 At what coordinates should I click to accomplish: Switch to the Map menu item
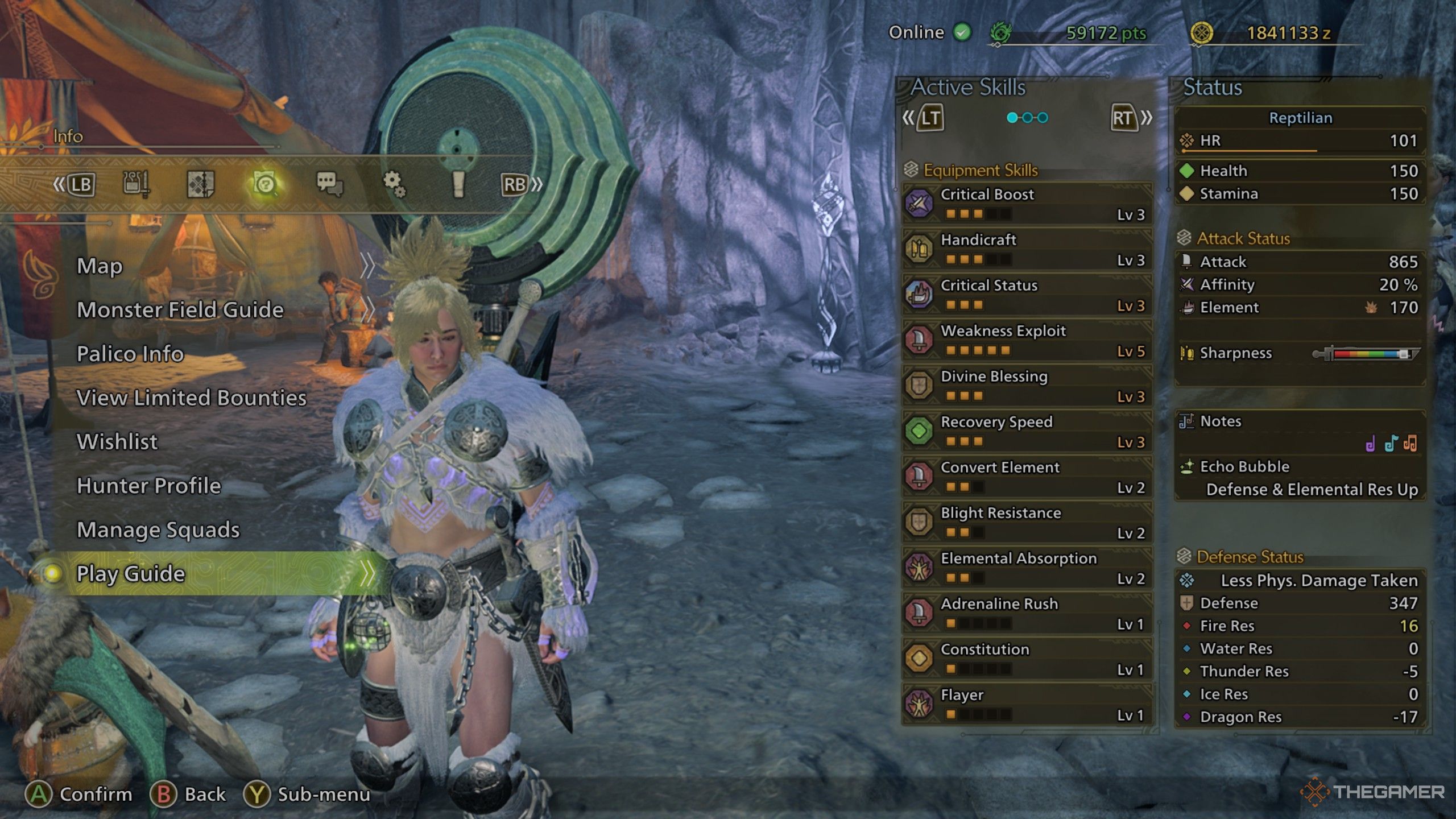[x=100, y=266]
